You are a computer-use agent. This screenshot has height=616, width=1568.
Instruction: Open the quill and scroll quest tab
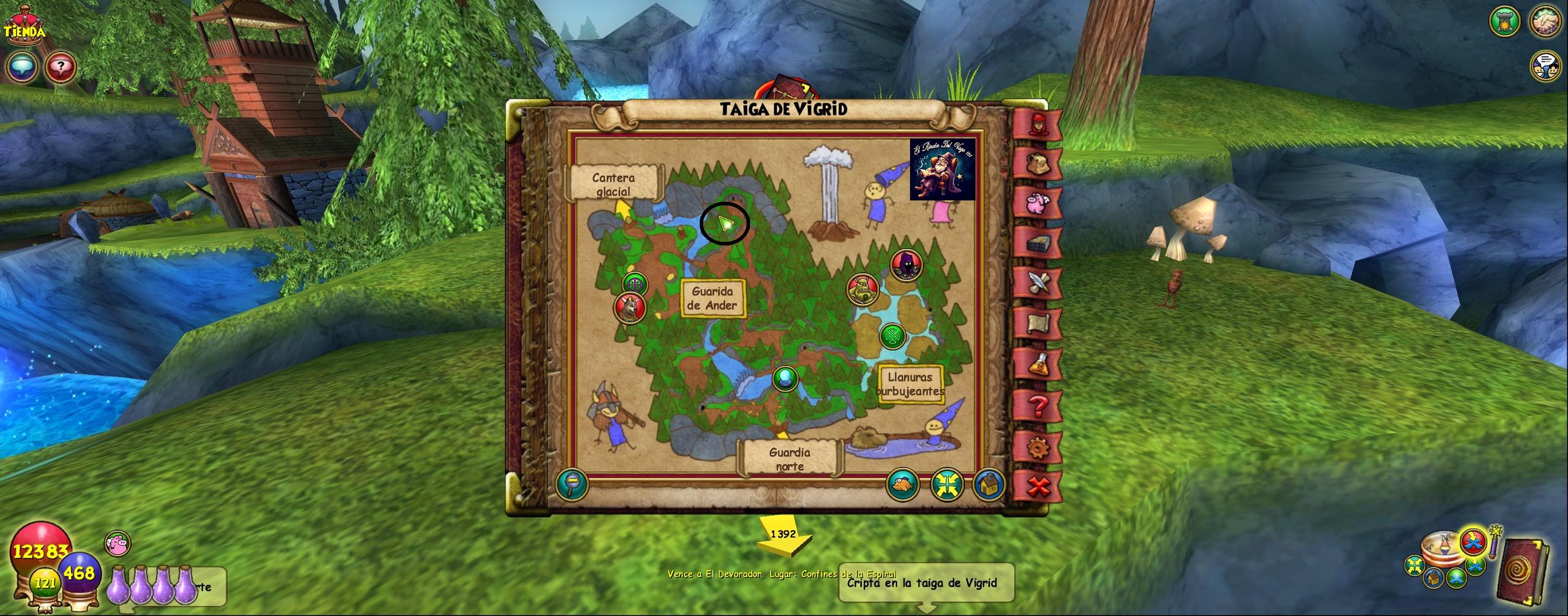[x=1038, y=284]
